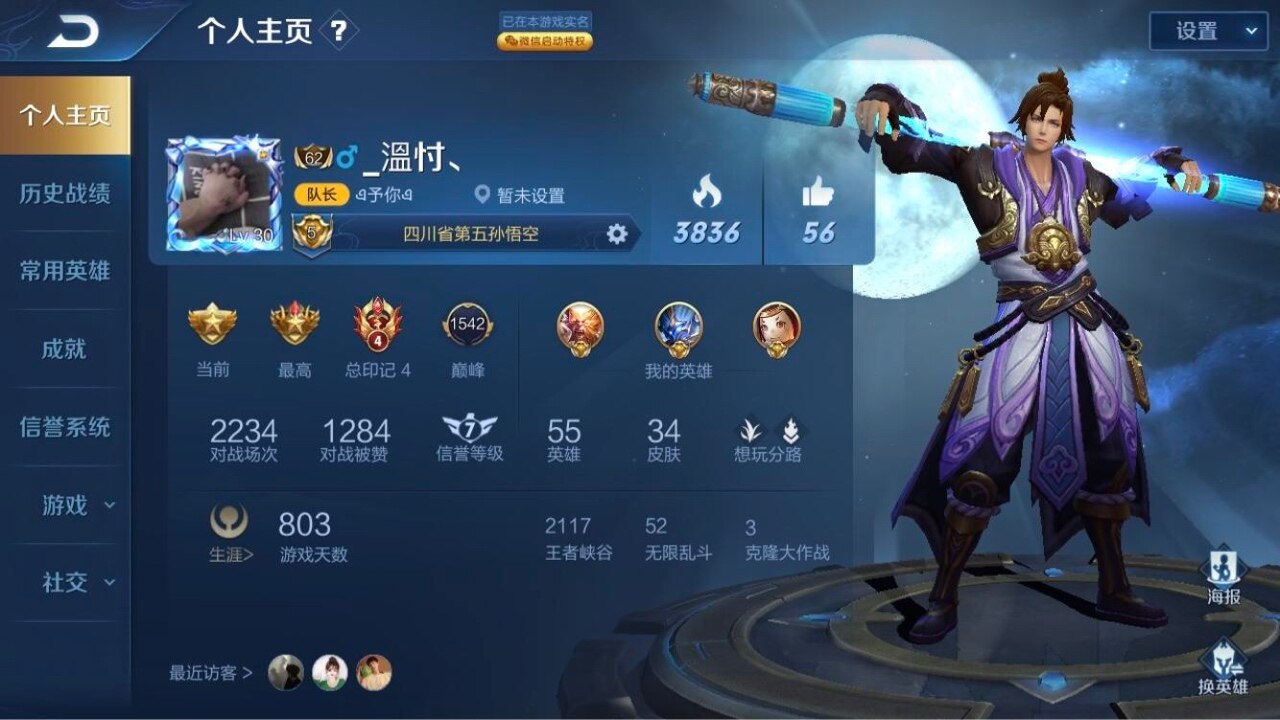Image resolution: width=1280 pixels, height=720 pixels.
Task: Open the player avatar portrait
Action: point(223,194)
